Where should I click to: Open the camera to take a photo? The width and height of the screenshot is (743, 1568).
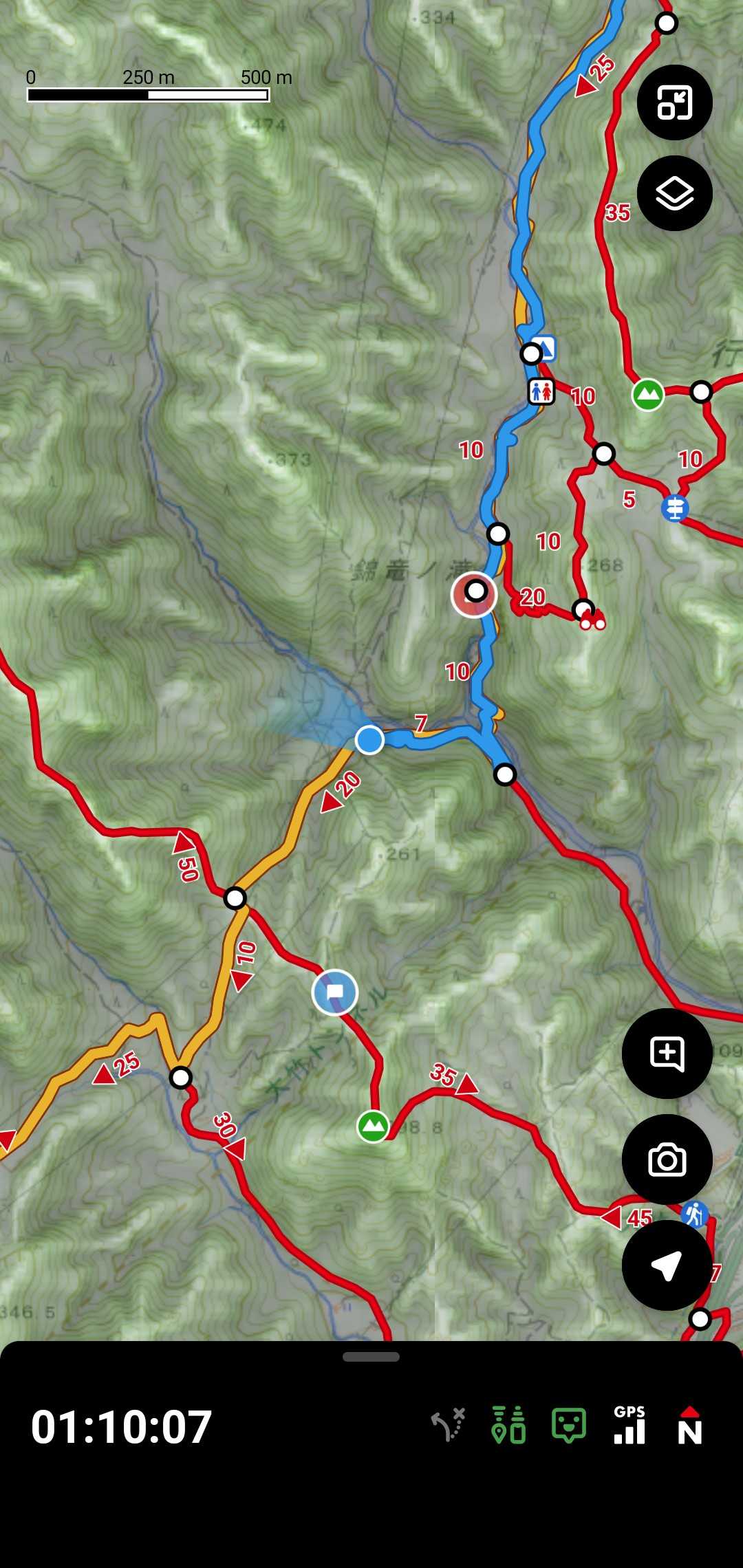[667, 1160]
